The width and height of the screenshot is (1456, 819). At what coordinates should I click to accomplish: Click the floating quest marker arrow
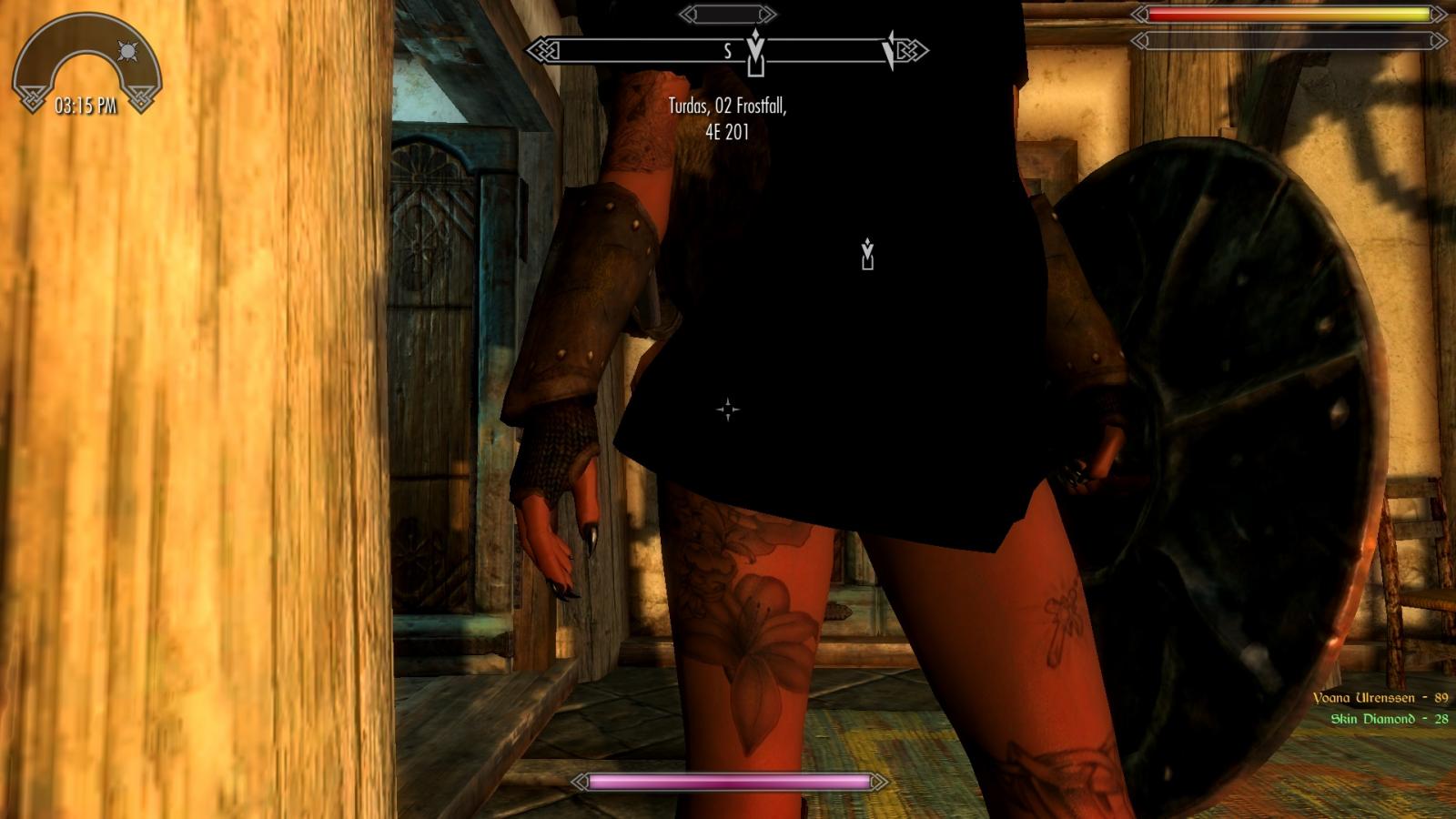(x=867, y=255)
